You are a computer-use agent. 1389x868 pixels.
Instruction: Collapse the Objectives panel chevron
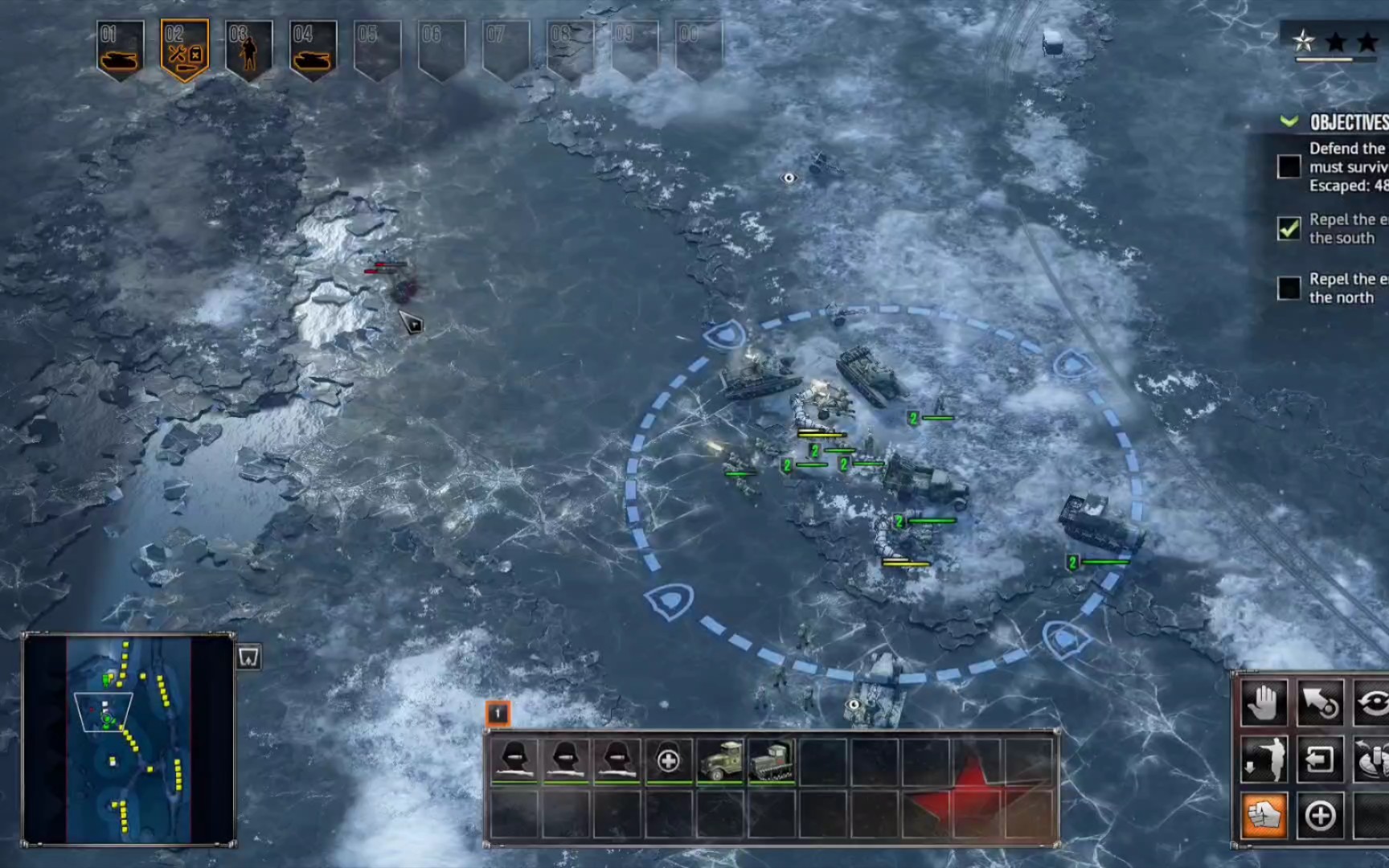pos(1289,122)
